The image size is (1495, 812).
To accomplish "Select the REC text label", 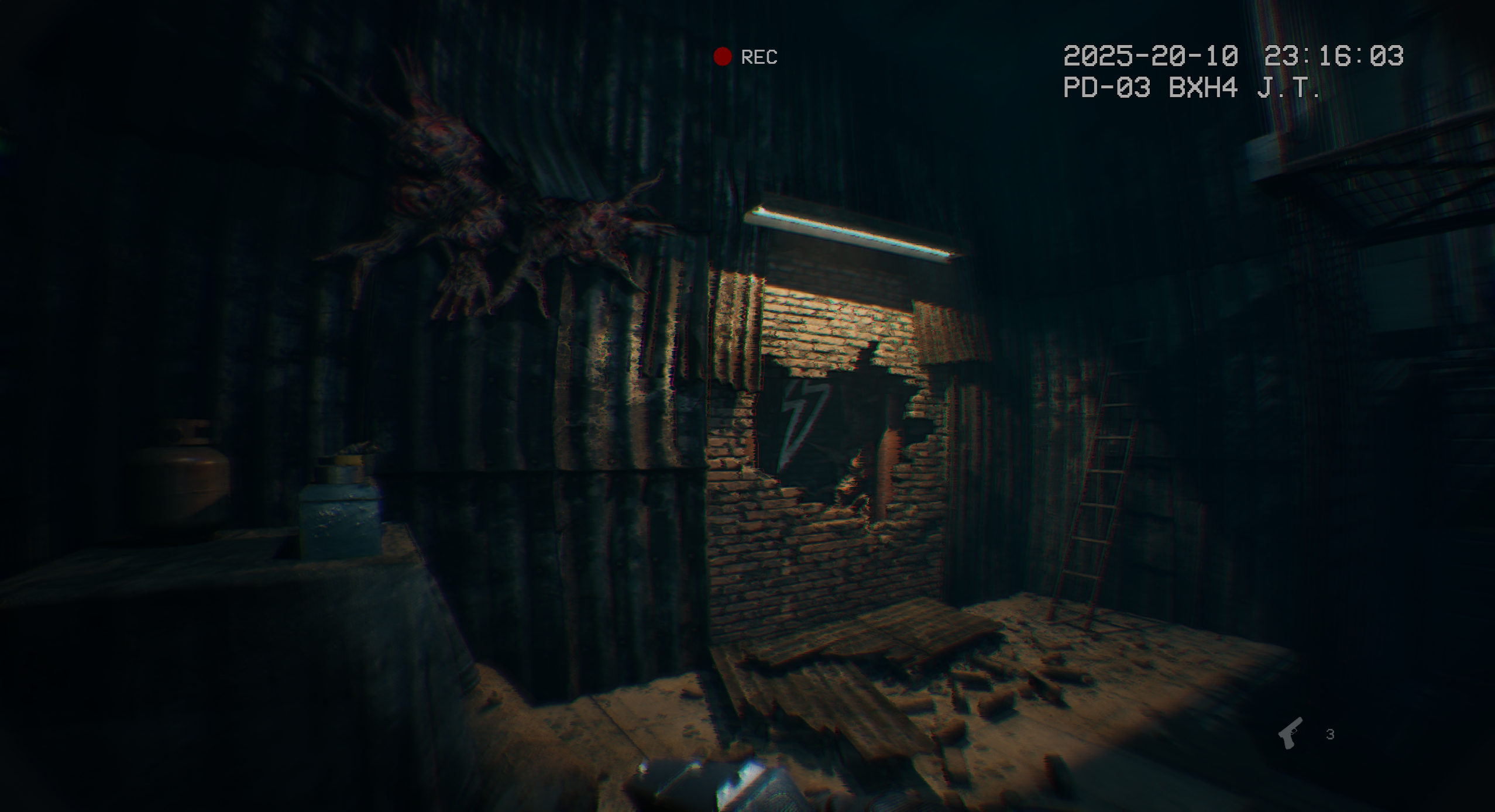I will (x=758, y=57).
